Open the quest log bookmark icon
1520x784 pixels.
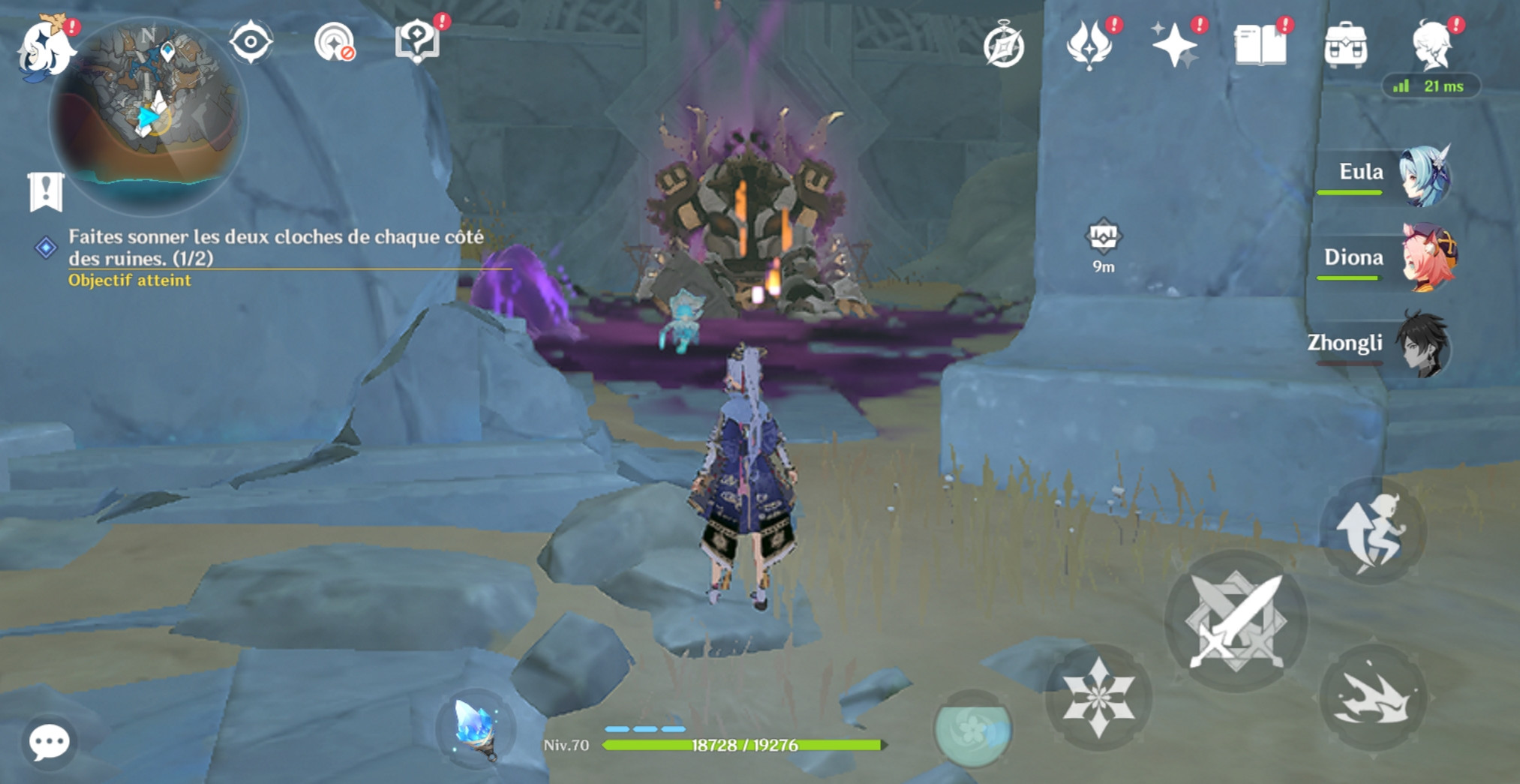point(46,192)
